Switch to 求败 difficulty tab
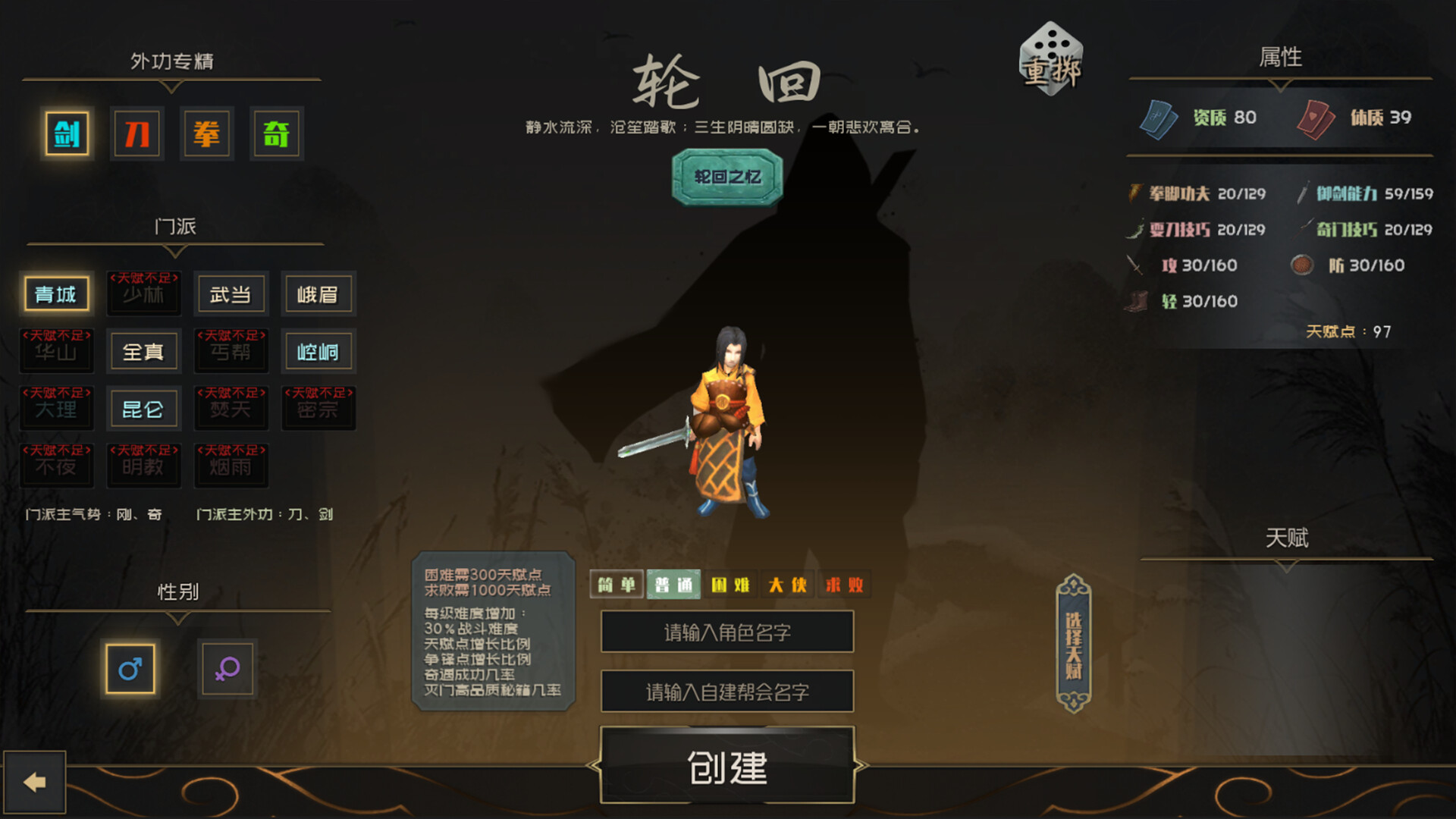 844,584
